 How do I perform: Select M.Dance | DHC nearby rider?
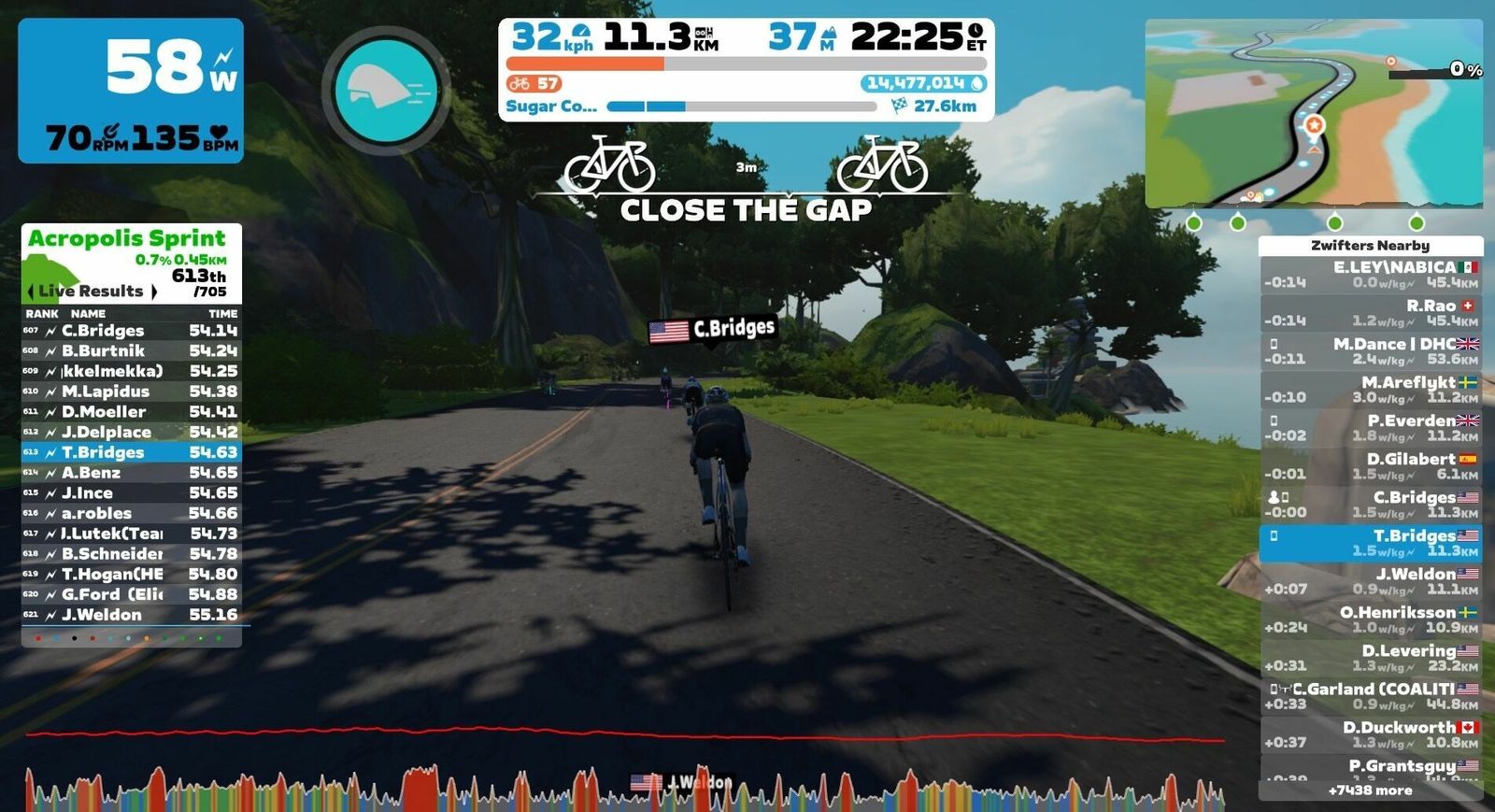pyautogui.click(x=1370, y=351)
